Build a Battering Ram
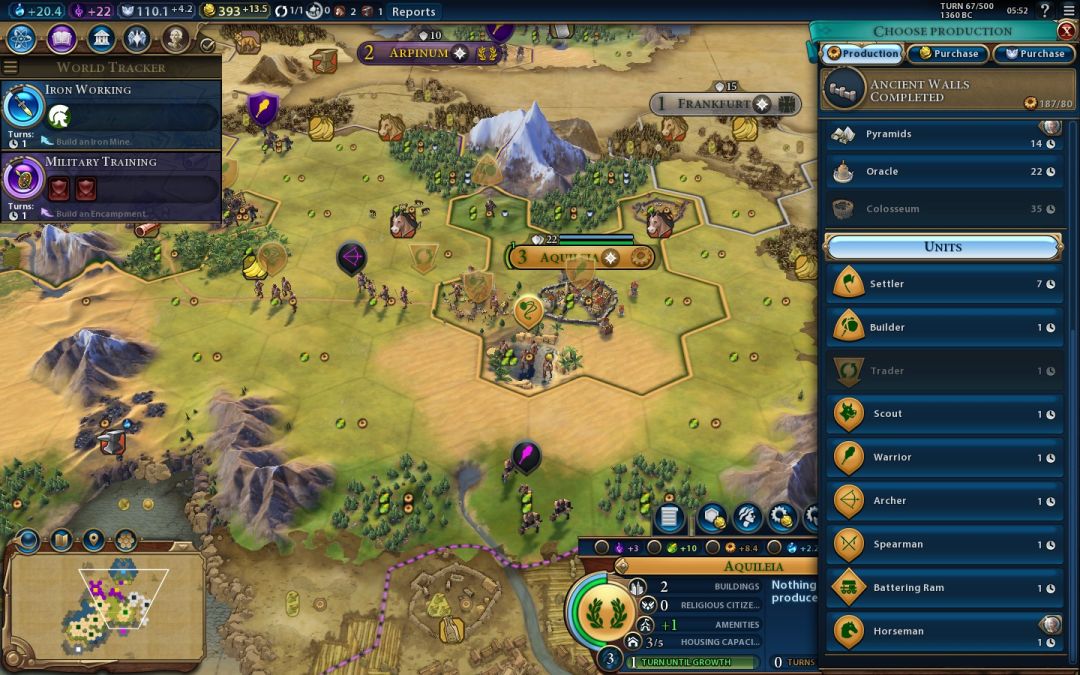The image size is (1080, 675). (943, 588)
